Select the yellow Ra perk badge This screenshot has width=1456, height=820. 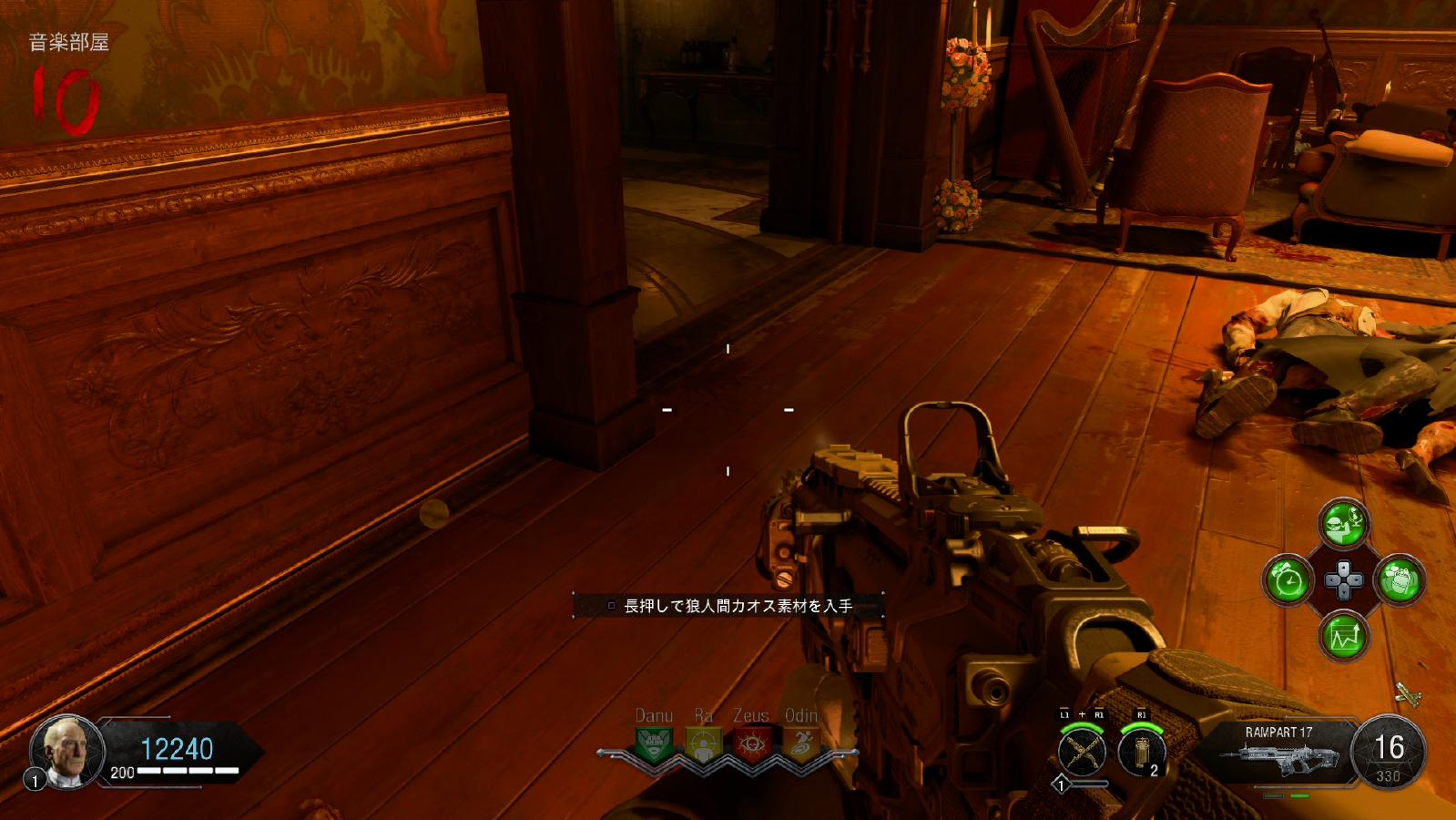tap(702, 743)
